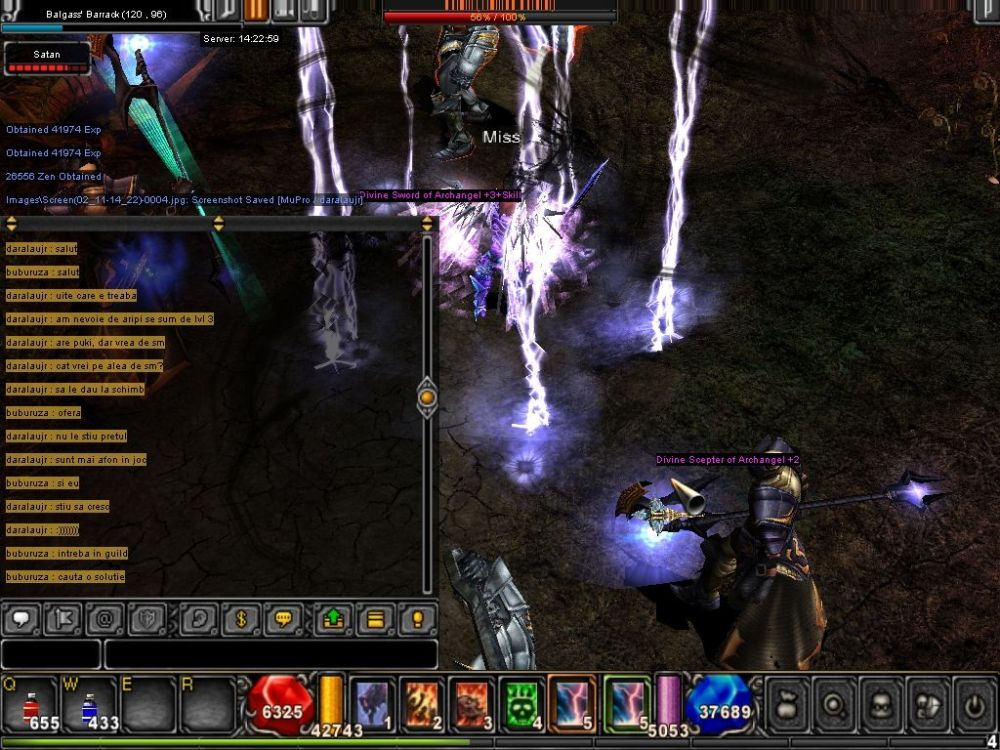Click the whisper recipient name field
1000x750 pixels.
(x=51, y=655)
